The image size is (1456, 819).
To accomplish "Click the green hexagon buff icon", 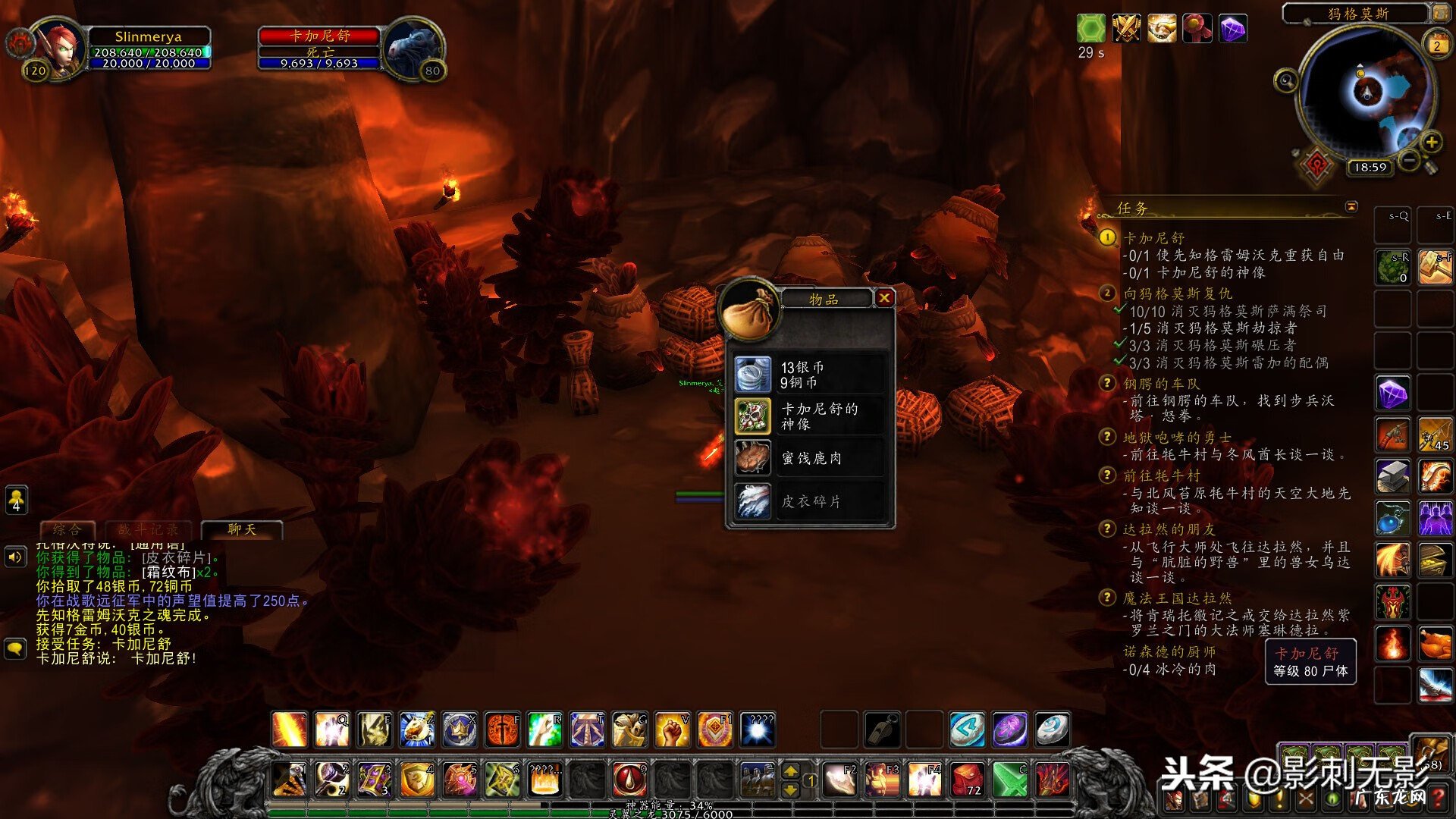I will 1091,29.
